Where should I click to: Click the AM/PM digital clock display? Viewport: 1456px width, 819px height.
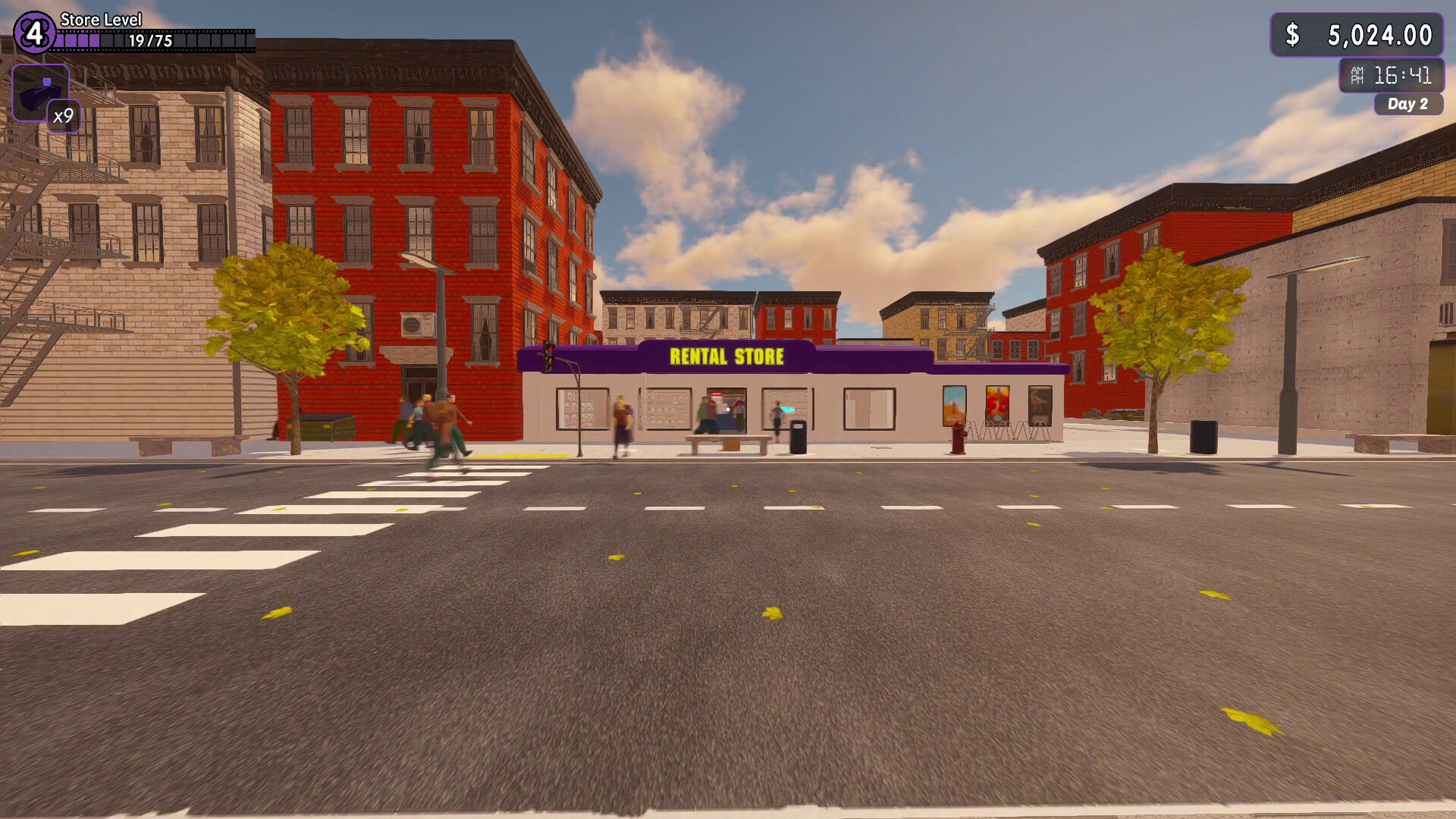[x=1392, y=75]
